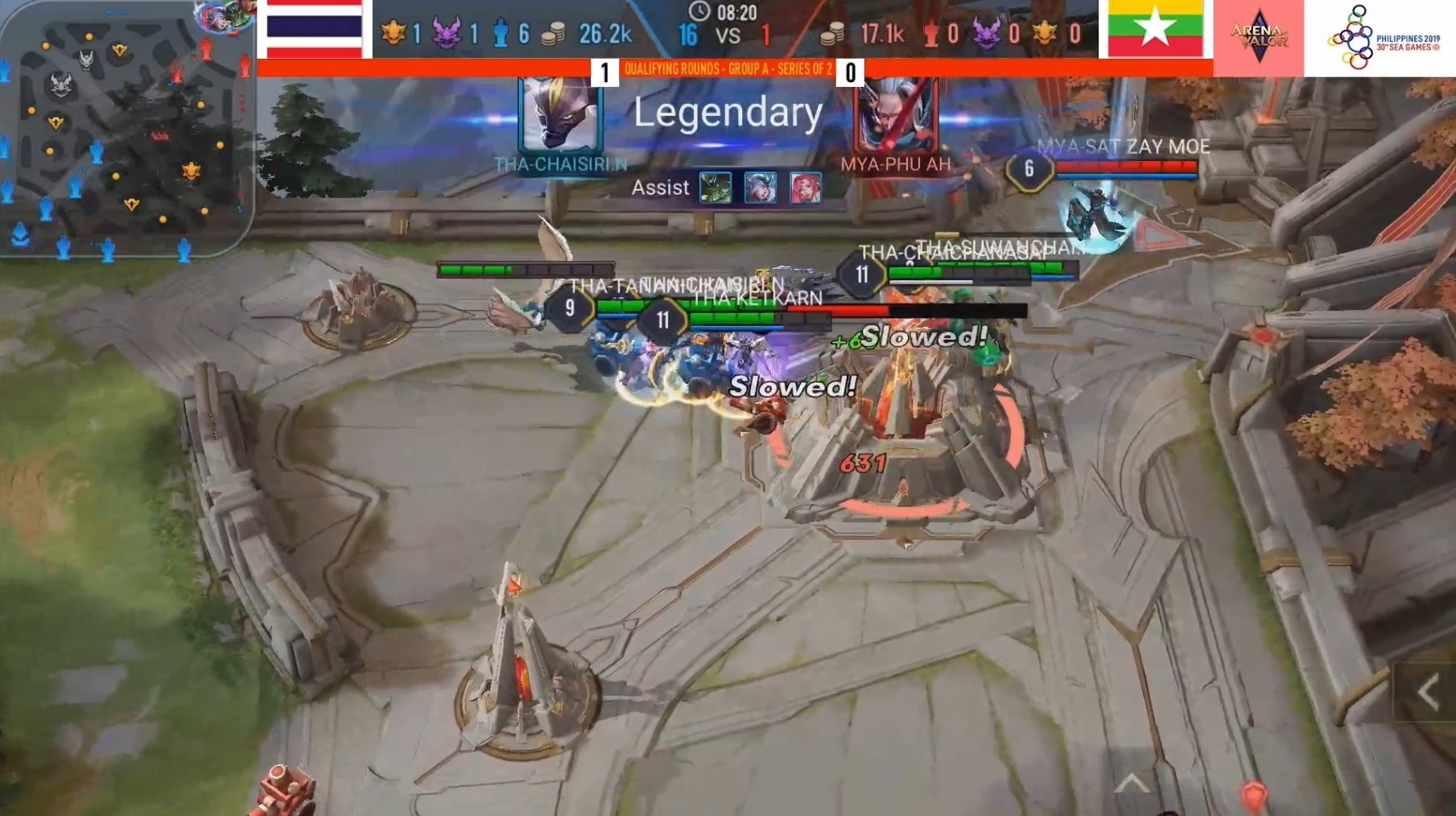Select killer portrait of THA-CHAISIRI.N
1456x816 pixels.
pos(560,114)
